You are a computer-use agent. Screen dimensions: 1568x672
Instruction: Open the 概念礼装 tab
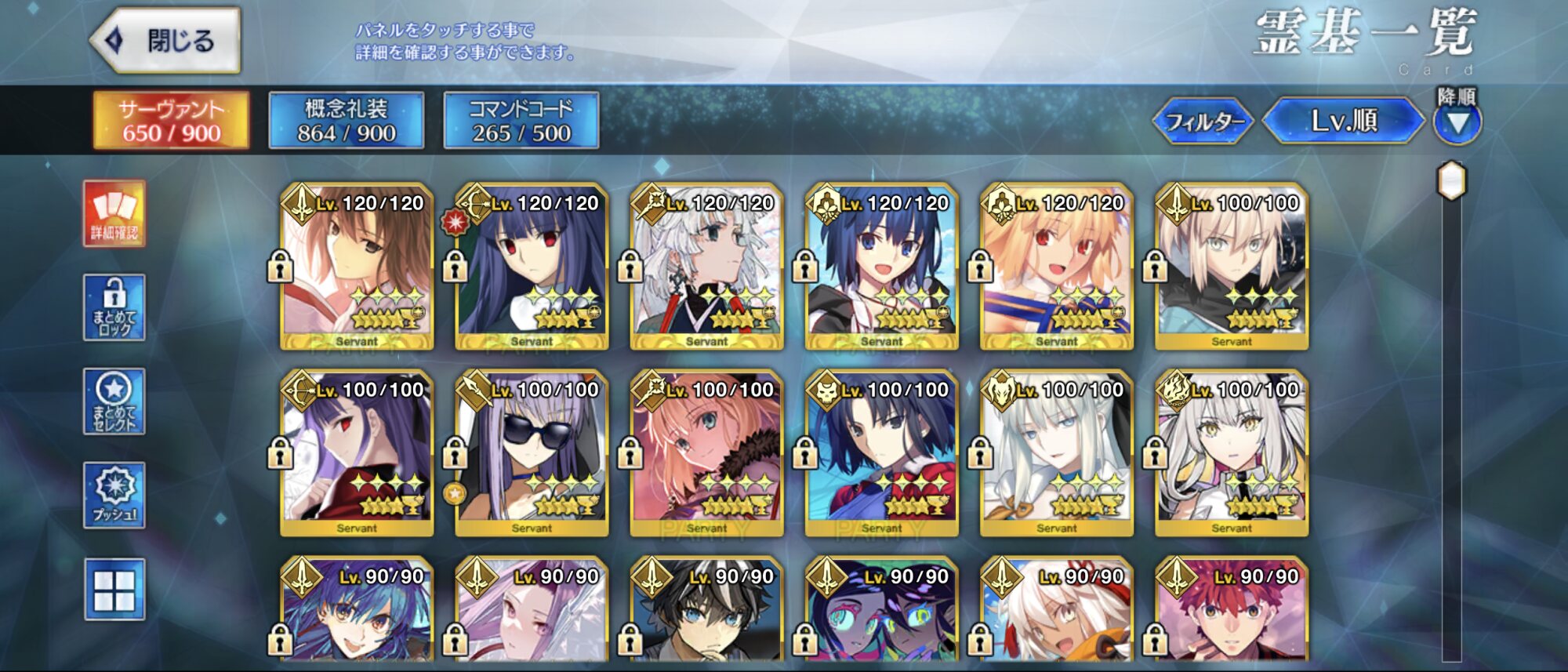pyautogui.click(x=347, y=121)
